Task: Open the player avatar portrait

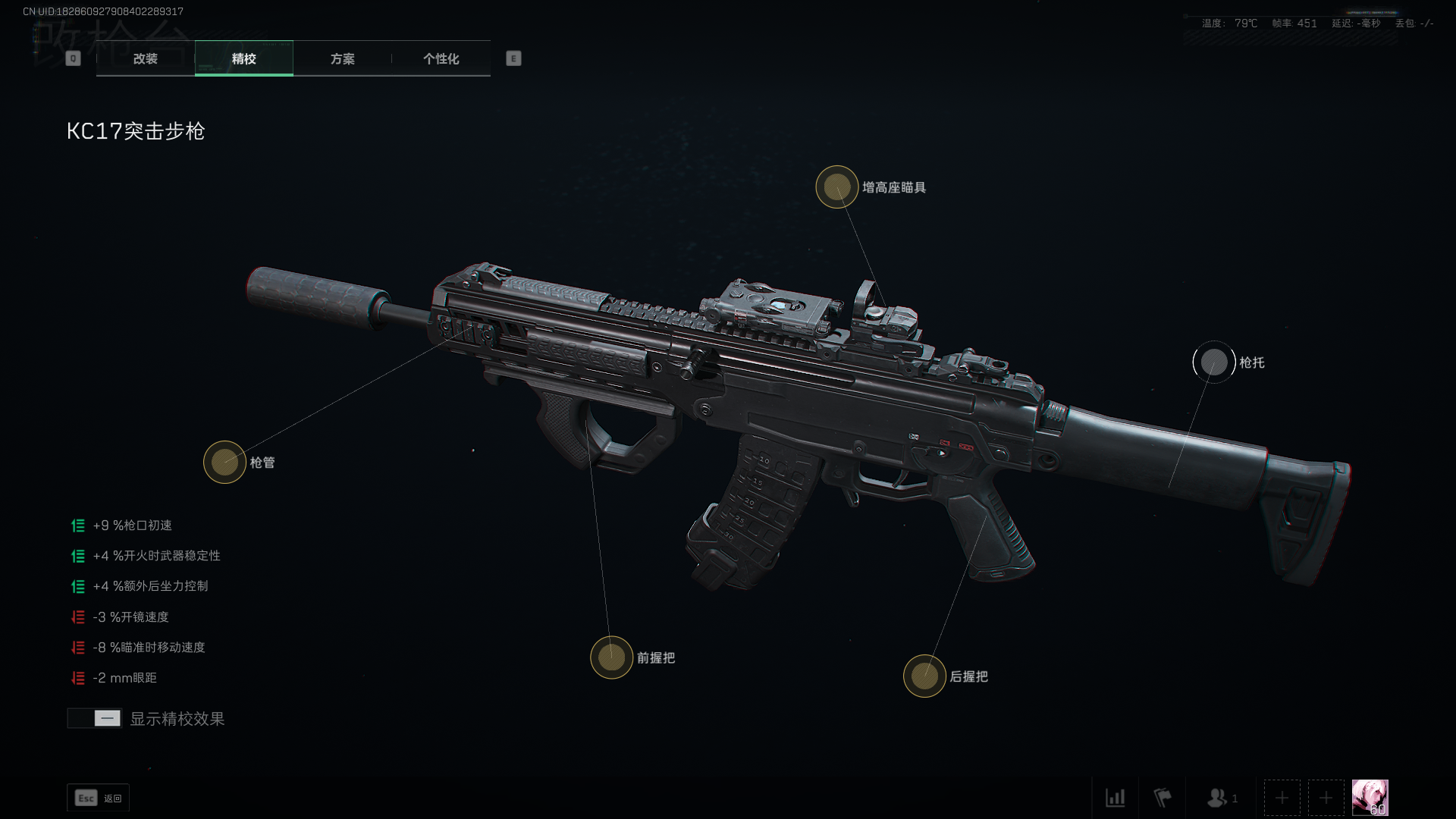Action: tap(1370, 798)
